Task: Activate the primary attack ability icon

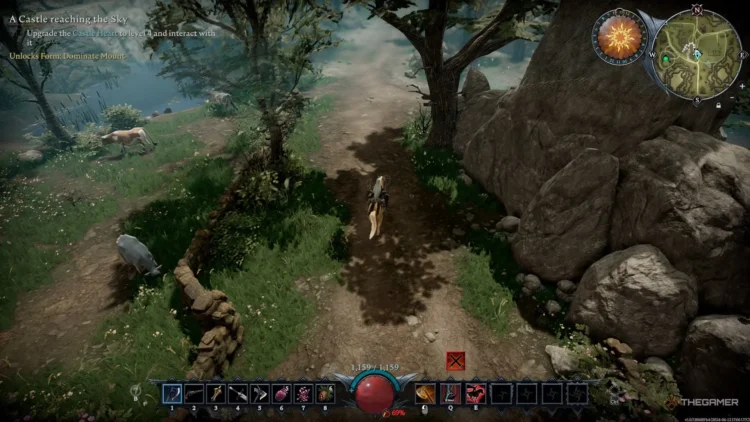Action: [424, 394]
